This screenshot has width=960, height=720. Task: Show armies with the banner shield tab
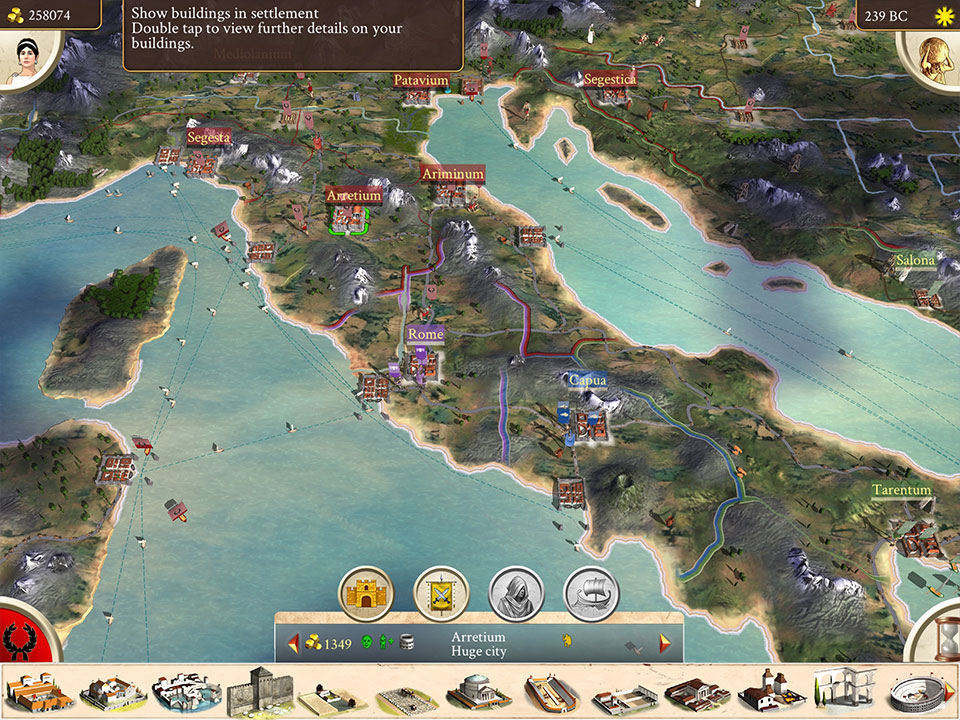tap(440, 593)
